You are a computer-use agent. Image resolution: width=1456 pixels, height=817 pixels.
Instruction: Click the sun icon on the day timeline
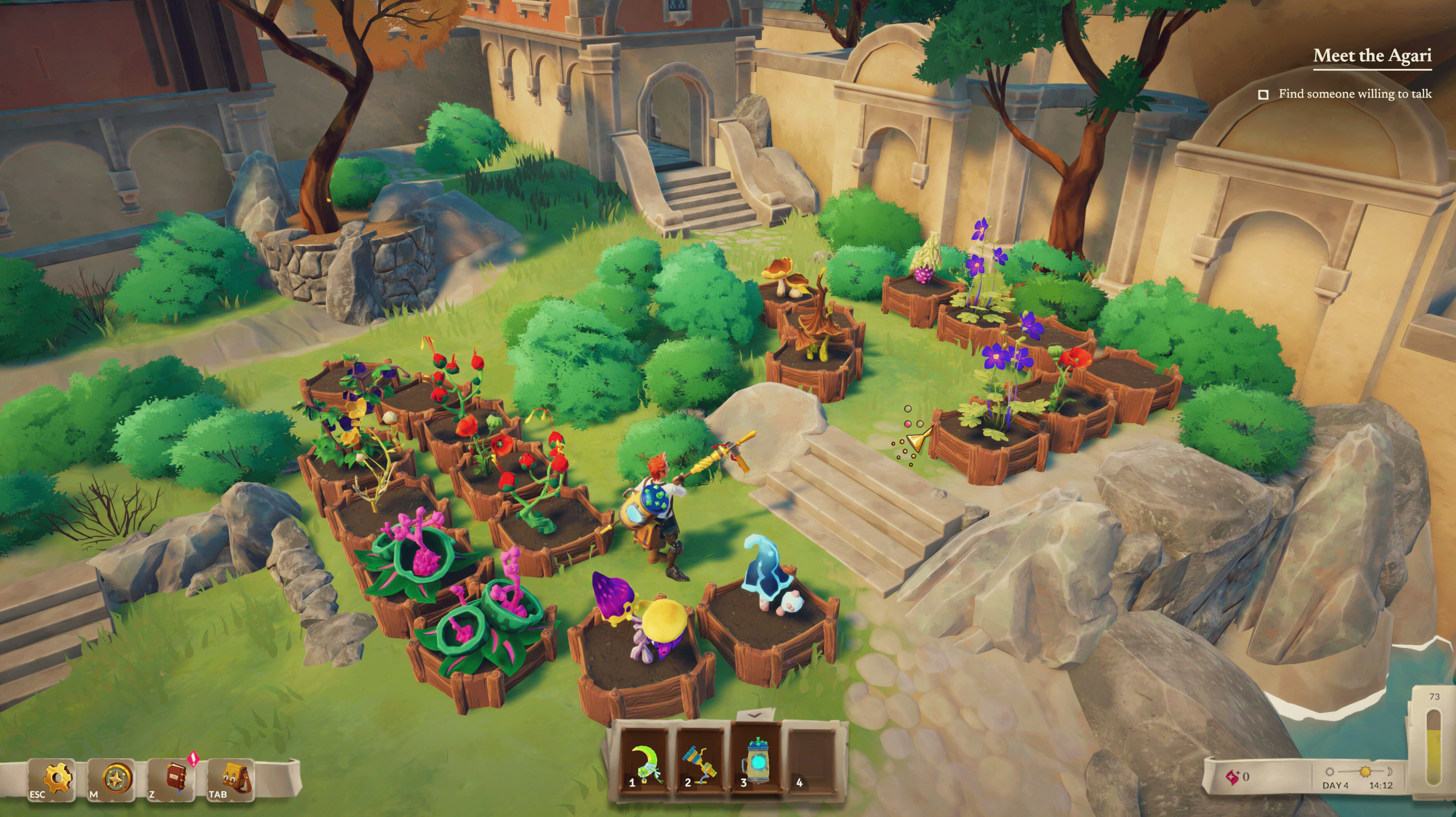click(x=1365, y=772)
